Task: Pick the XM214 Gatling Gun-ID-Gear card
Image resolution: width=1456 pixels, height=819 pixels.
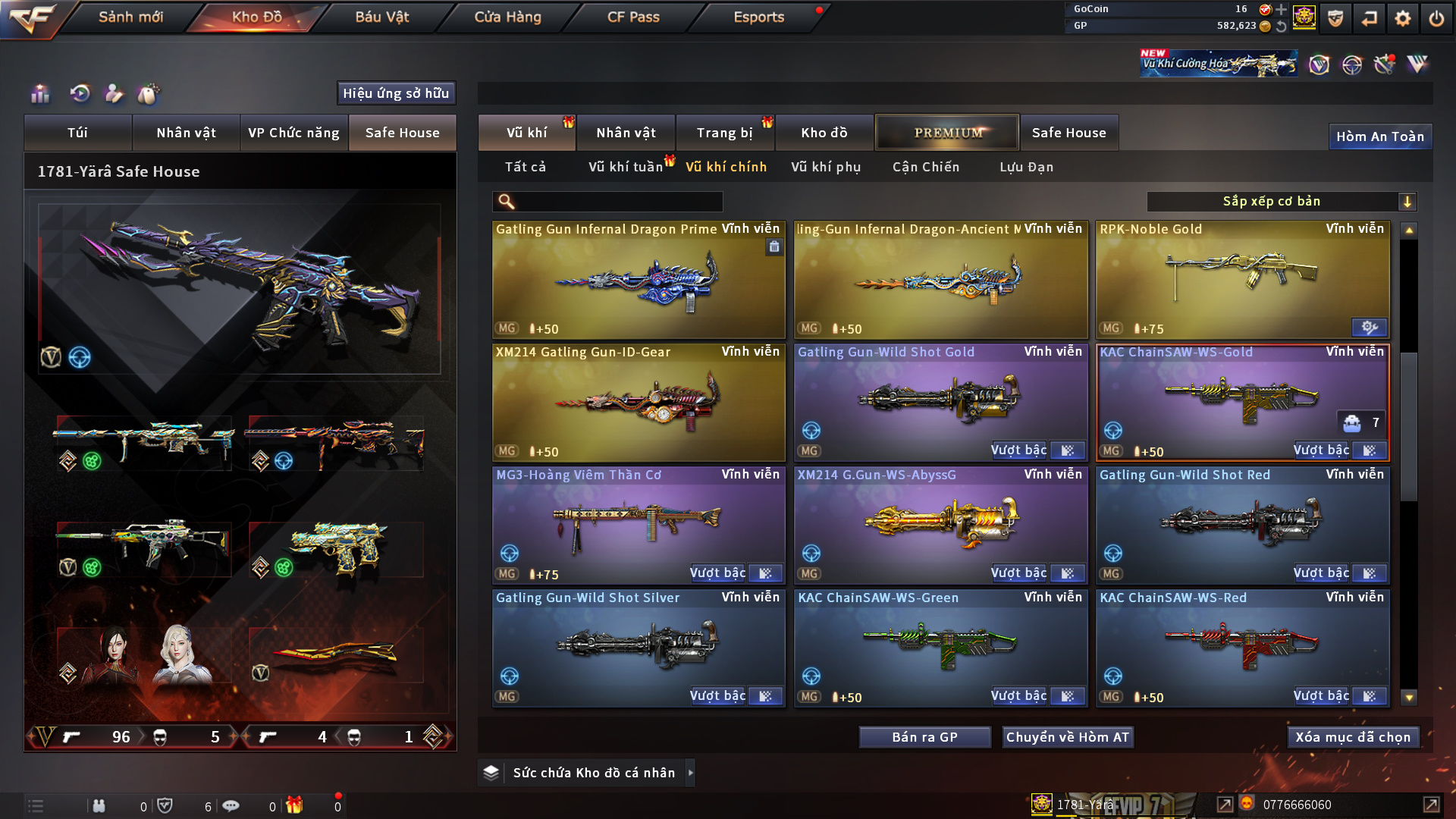Action: pyautogui.click(x=638, y=402)
